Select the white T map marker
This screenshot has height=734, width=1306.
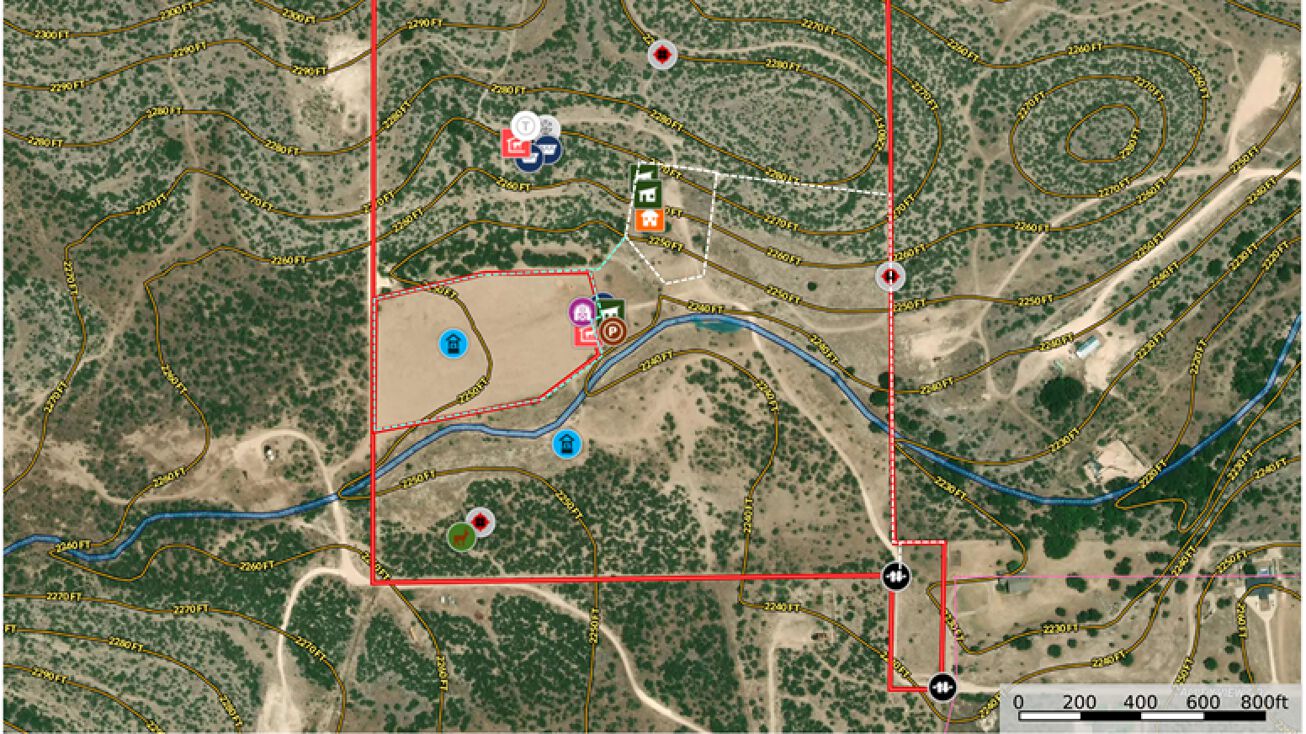click(525, 126)
